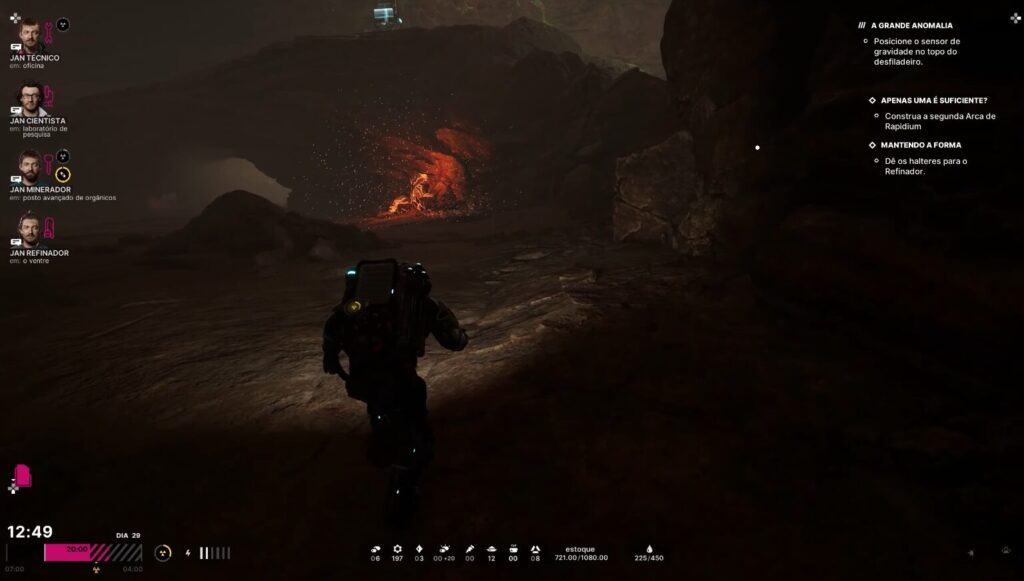Select Jan Minerador's portrait
The width and height of the screenshot is (1024, 581).
coord(31,166)
